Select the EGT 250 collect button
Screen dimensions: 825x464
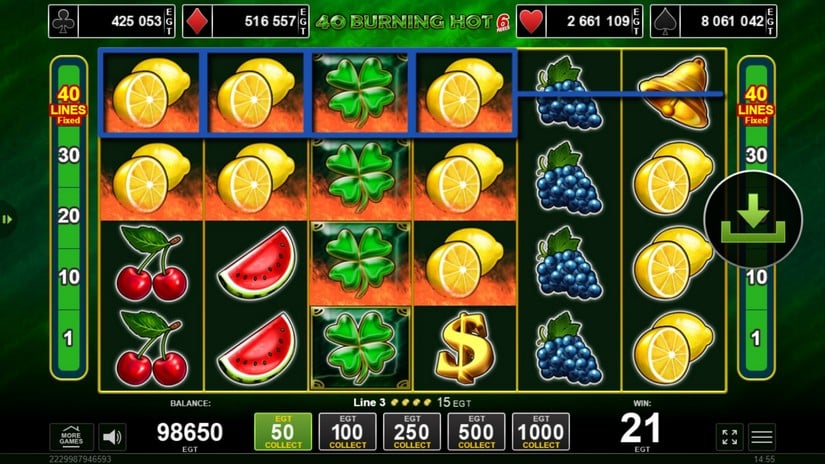pos(412,432)
